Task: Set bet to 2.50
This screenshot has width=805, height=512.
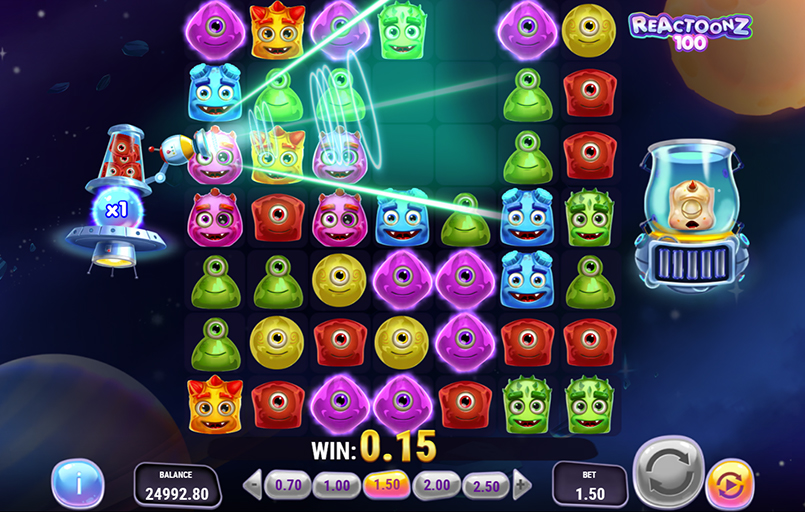Action: pos(486,486)
